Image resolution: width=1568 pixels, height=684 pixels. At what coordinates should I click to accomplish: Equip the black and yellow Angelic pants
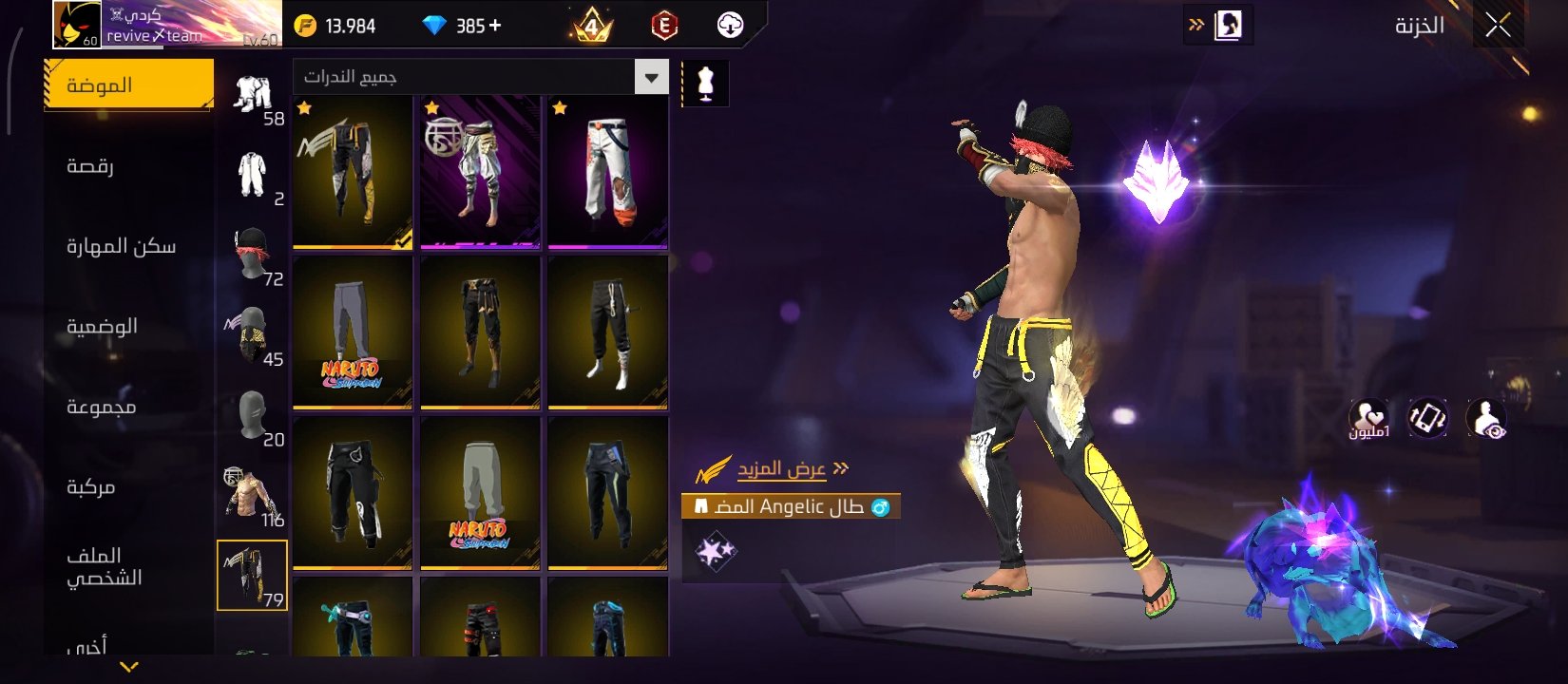(353, 172)
